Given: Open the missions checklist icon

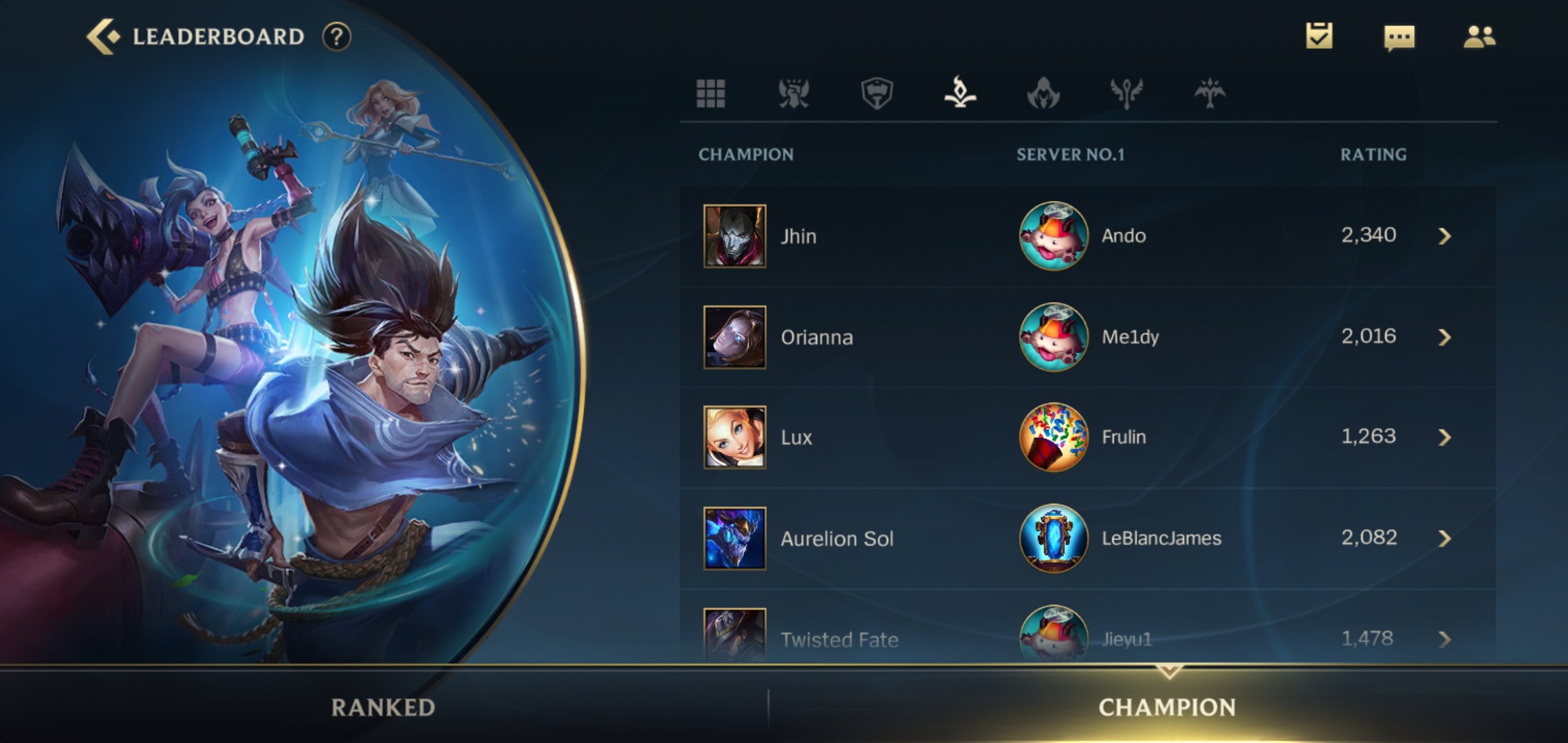Looking at the screenshot, I should tap(1319, 36).
